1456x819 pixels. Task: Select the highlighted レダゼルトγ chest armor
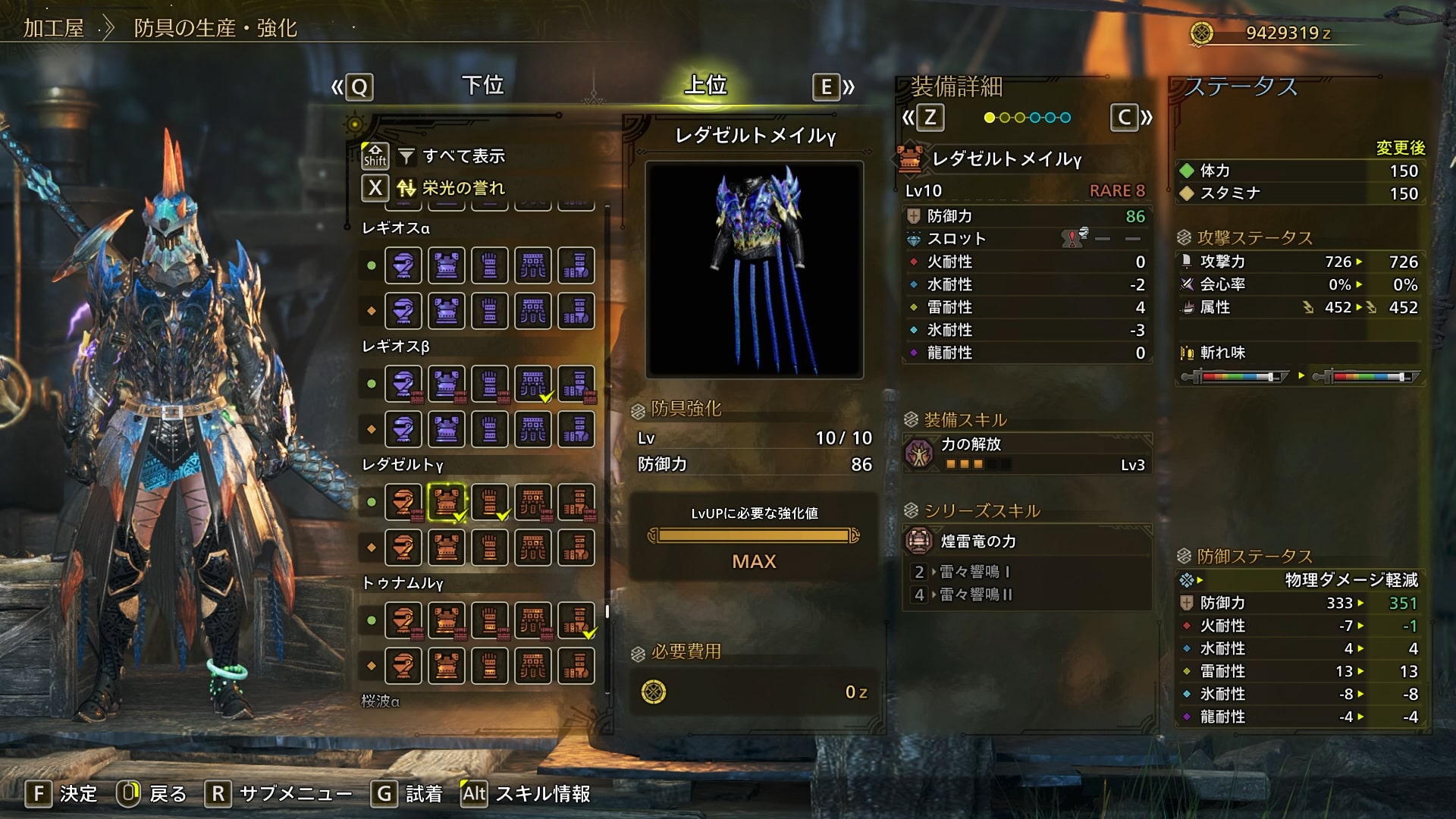tap(447, 502)
